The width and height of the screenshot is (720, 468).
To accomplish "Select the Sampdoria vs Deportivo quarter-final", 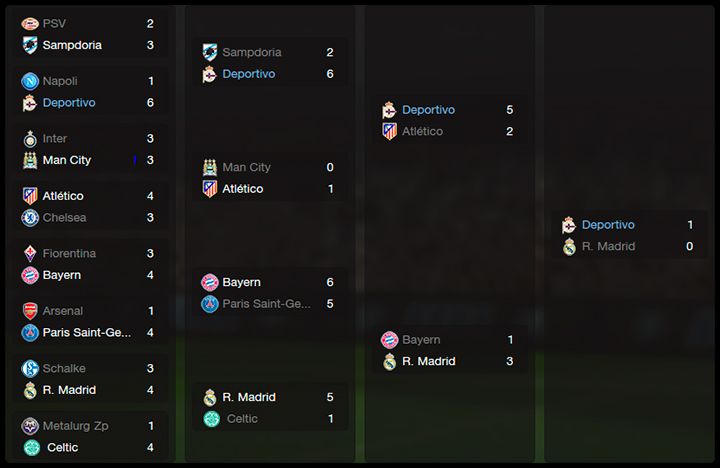I will pos(268,63).
